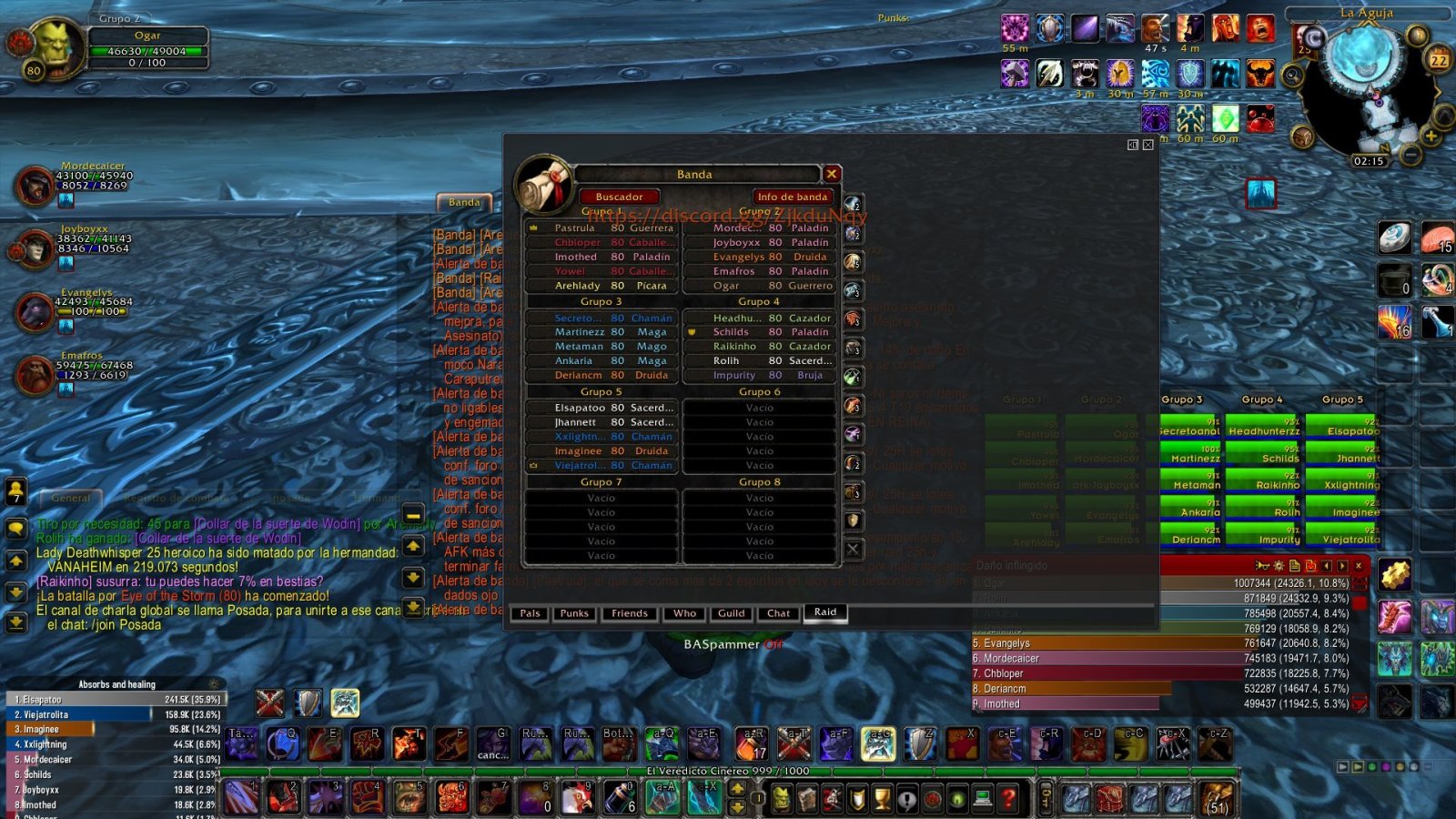Zoom out the minimap with the minus button
Image resolution: width=1456 pixels, height=819 pixels.
(x=1411, y=155)
